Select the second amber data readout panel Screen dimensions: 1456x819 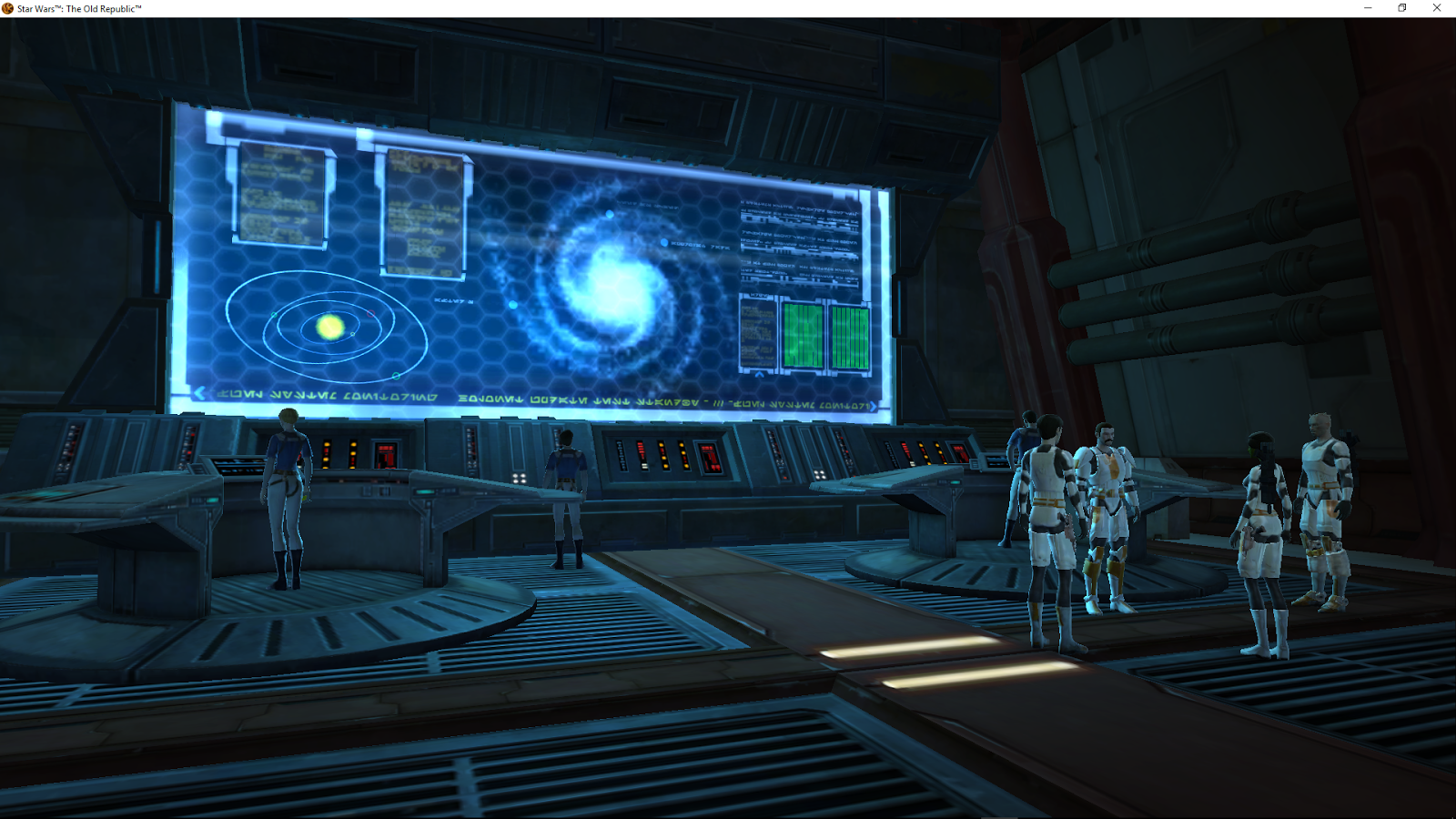coord(423,209)
